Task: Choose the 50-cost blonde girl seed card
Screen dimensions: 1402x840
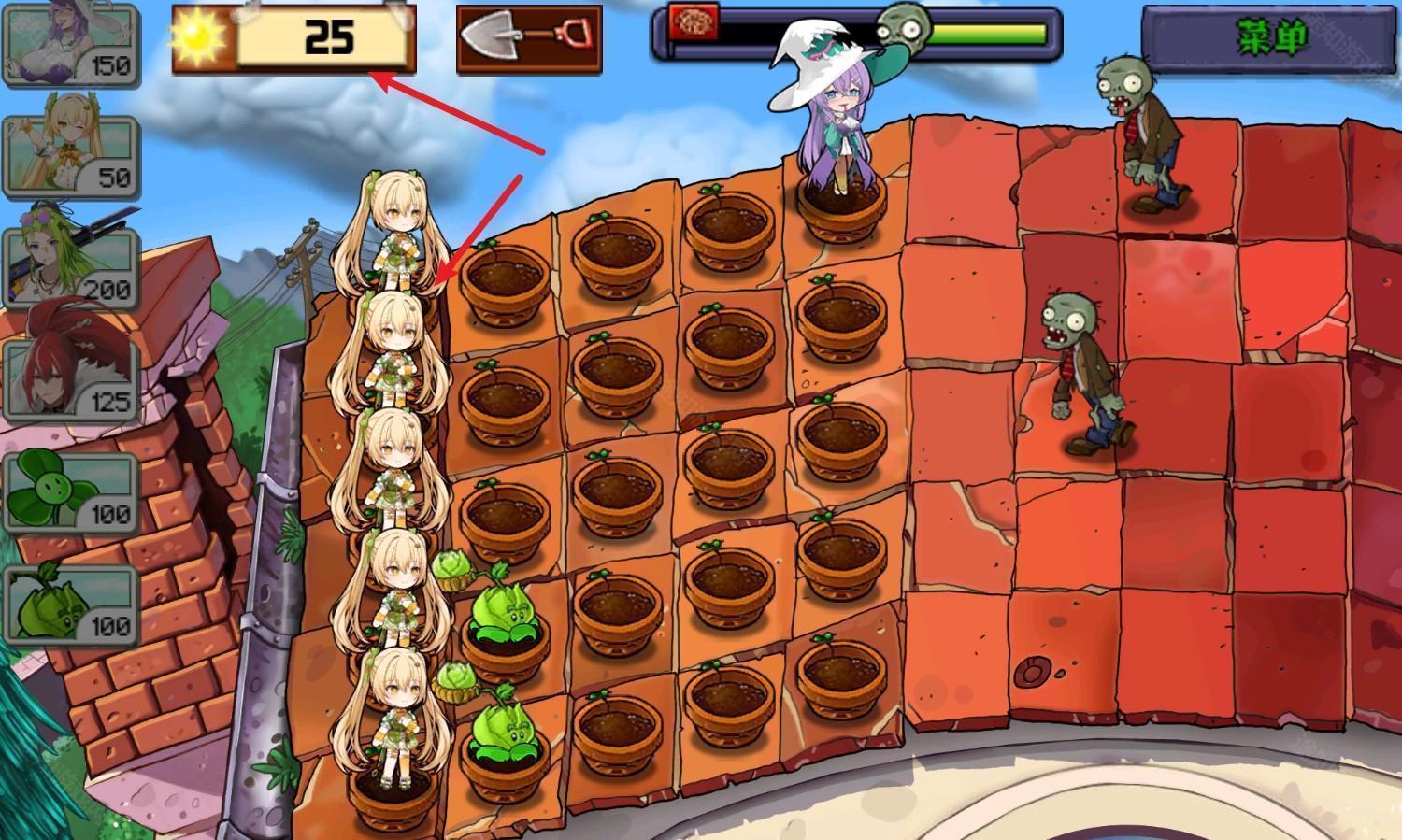Action: (x=70, y=156)
